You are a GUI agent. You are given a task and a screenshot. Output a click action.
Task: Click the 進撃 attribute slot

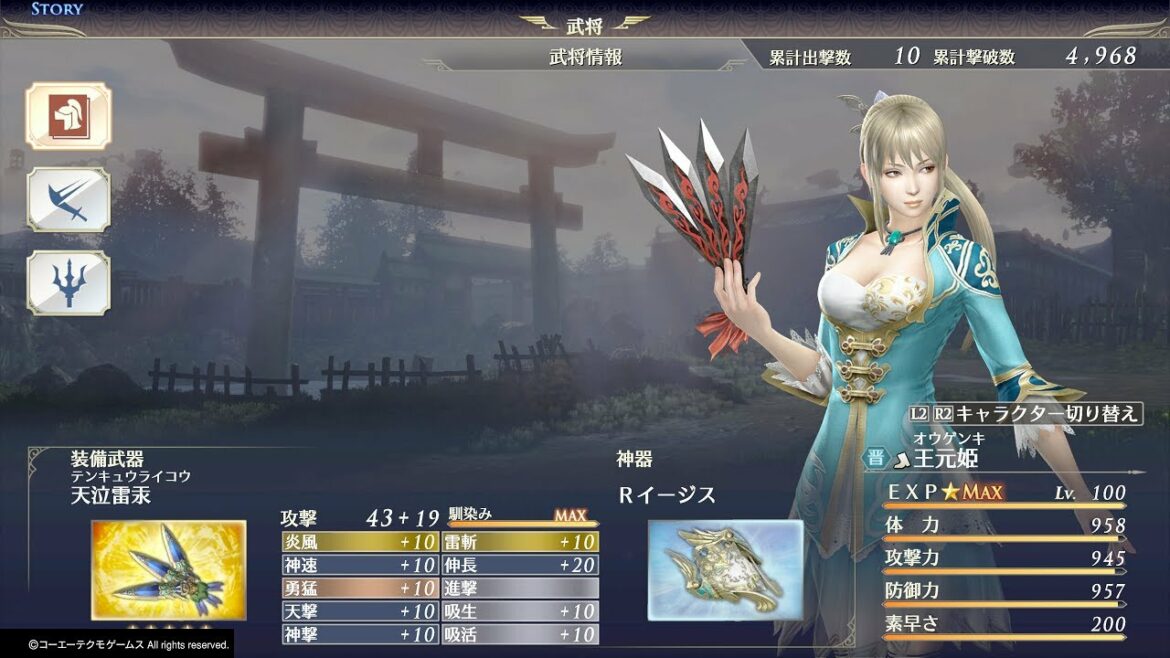point(520,588)
